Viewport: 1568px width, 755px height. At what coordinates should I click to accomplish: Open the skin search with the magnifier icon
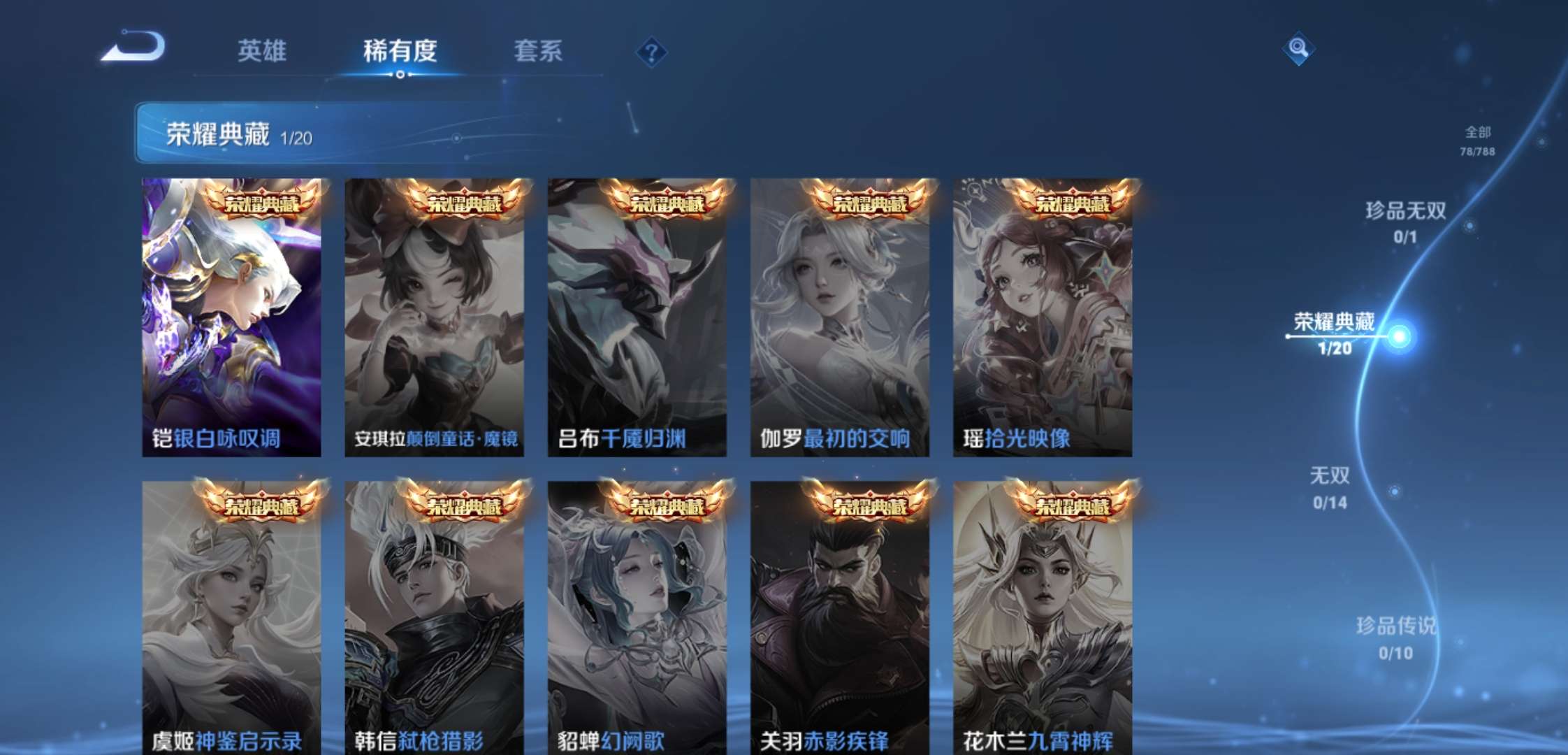pyautogui.click(x=1297, y=49)
